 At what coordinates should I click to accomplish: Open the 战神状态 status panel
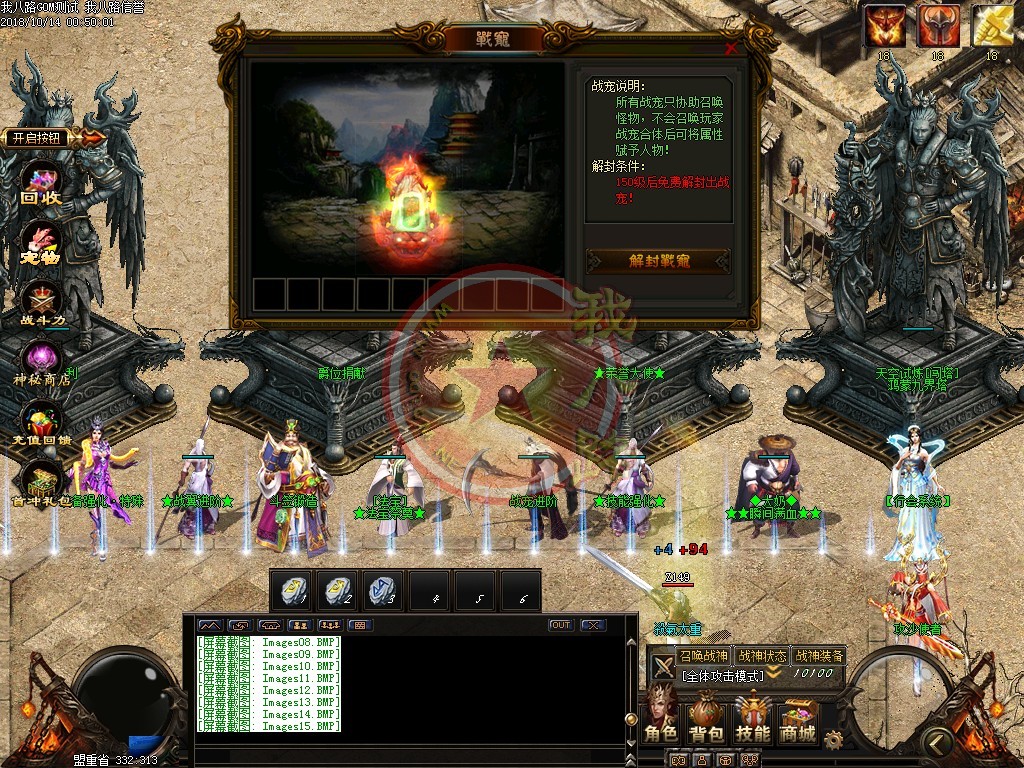click(761, 656)
